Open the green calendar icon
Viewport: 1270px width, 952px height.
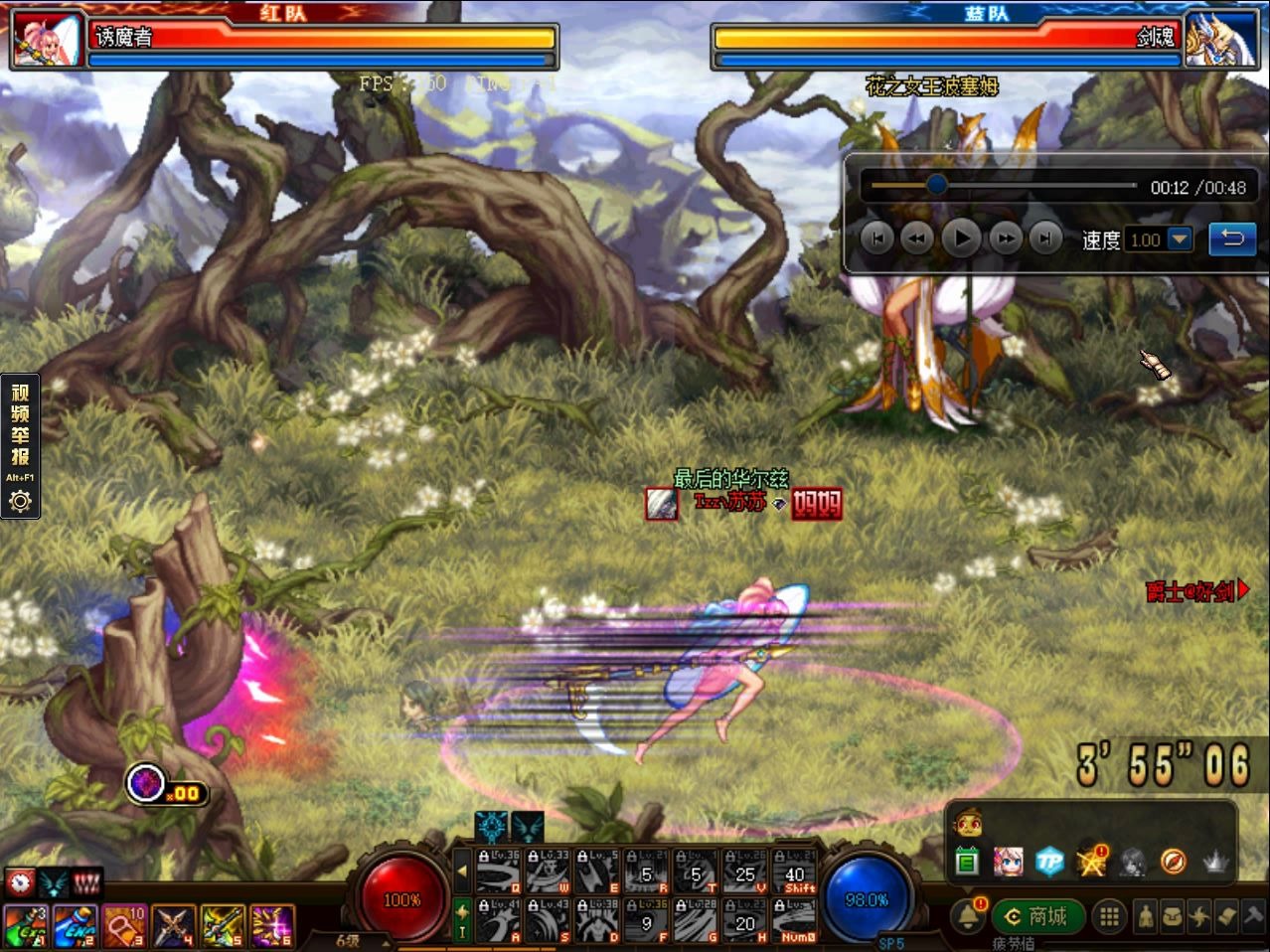click(967, 862)
